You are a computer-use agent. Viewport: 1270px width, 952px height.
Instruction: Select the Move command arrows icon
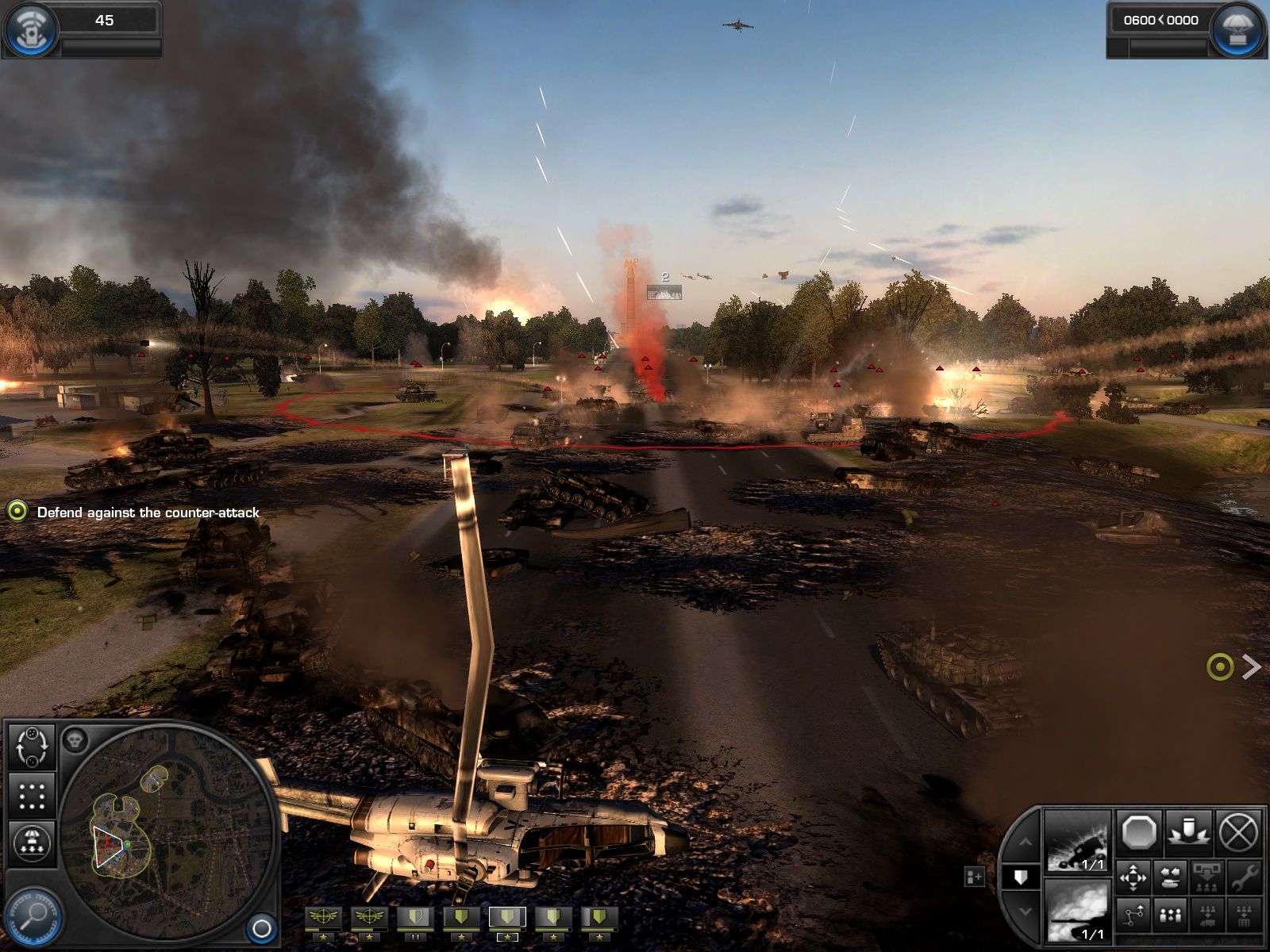[x=1133, y=877]
